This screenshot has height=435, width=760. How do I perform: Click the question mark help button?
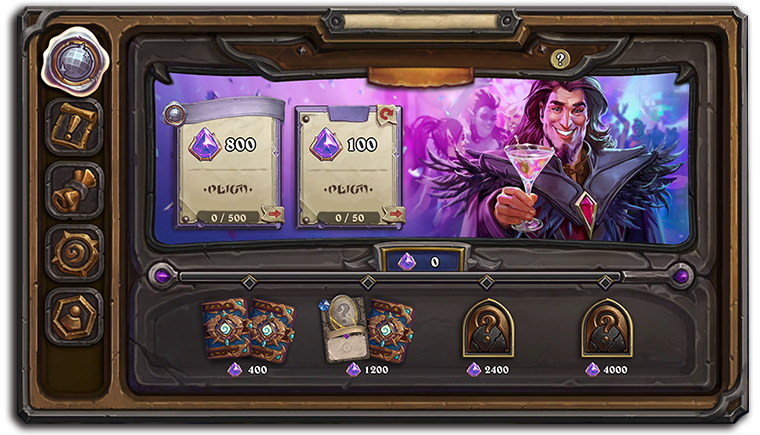coord(560,59)
